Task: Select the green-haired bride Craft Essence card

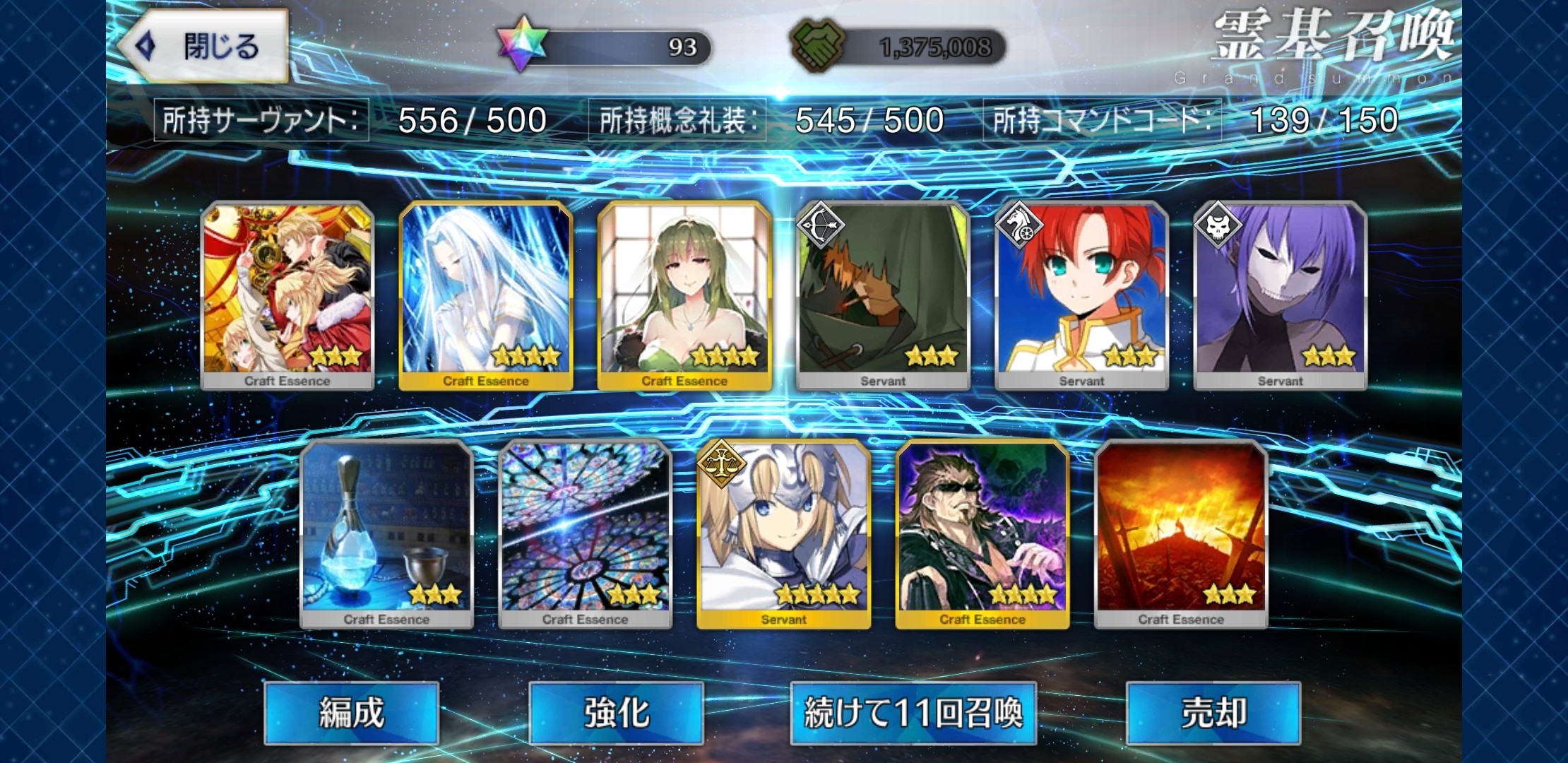Action: click(x=684, y=294)
